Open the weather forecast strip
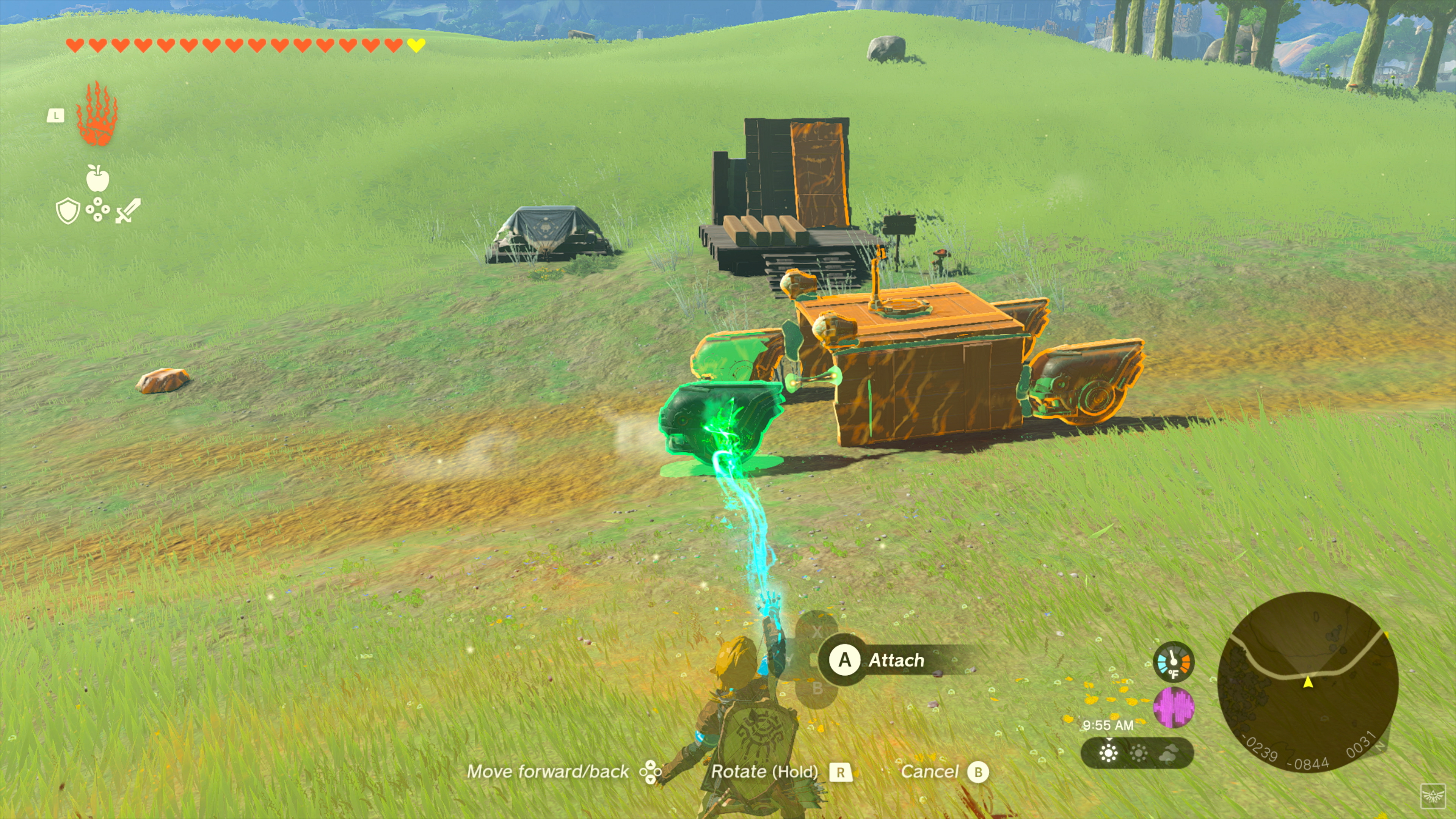Image resolution: width=1456 pixels, height=819 pixels. 1137,753
